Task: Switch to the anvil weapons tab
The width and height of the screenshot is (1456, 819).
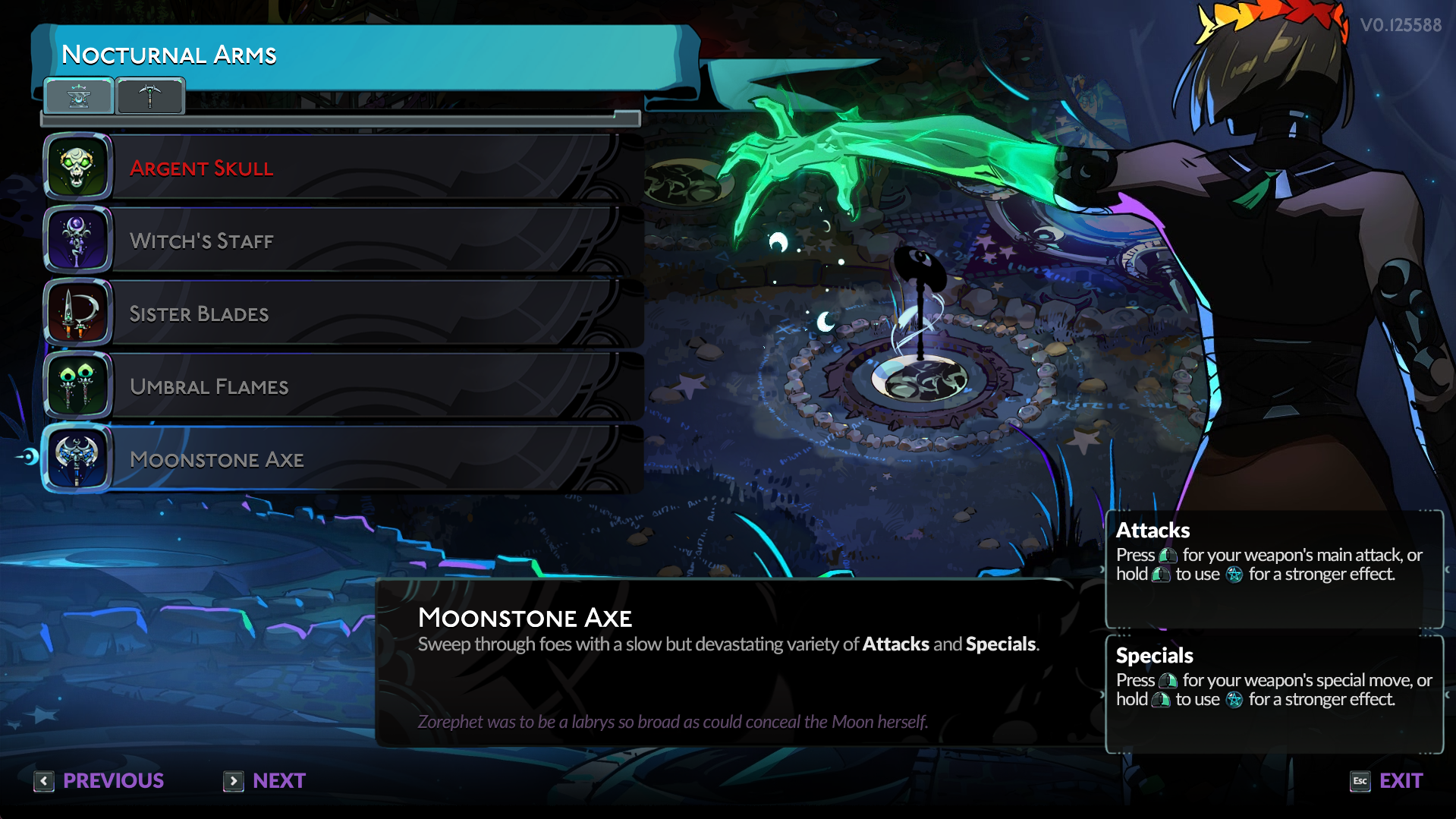Action: coord(79,96)
